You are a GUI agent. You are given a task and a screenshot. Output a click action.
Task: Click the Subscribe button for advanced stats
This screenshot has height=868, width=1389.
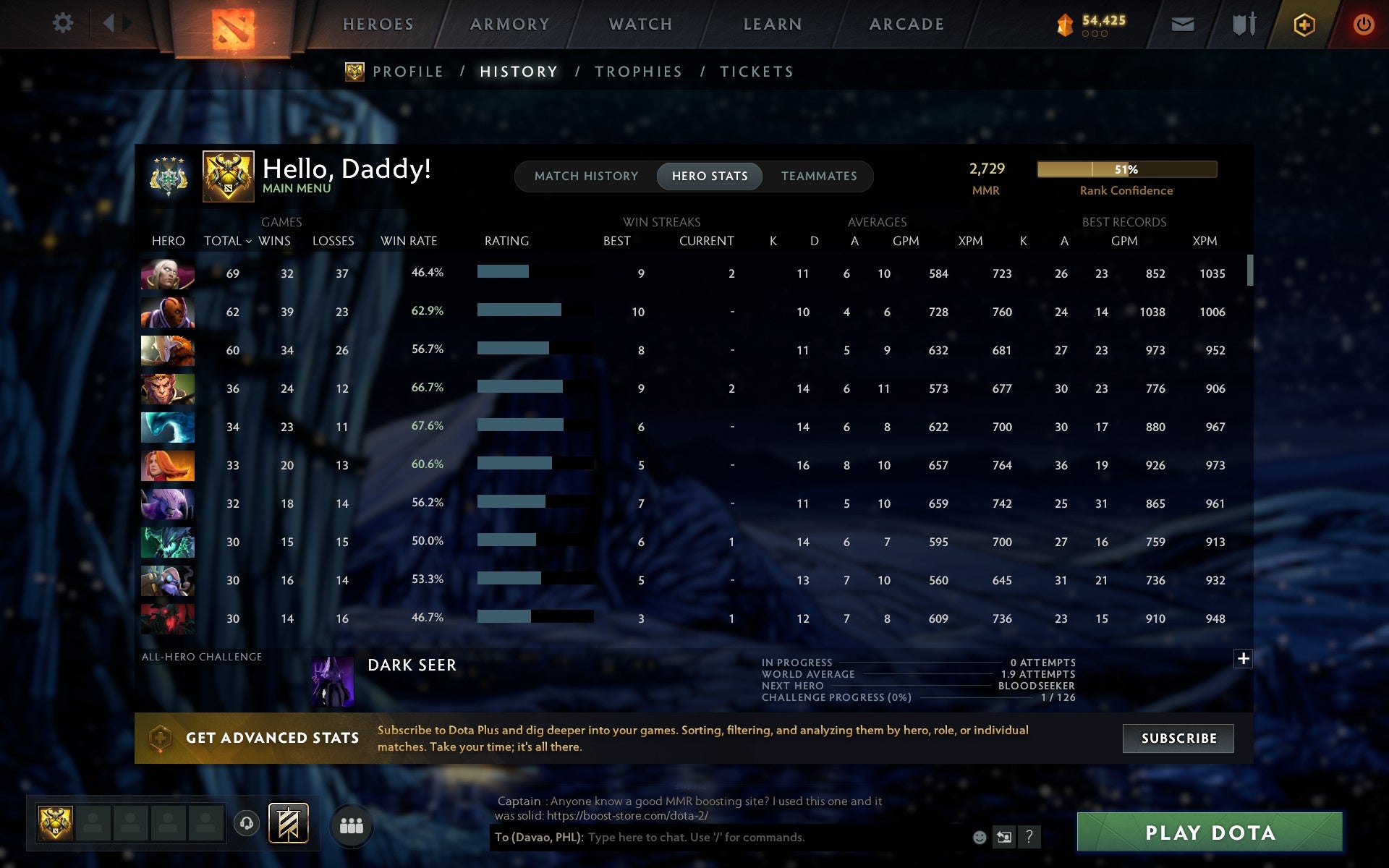(x=1178, y=739)
